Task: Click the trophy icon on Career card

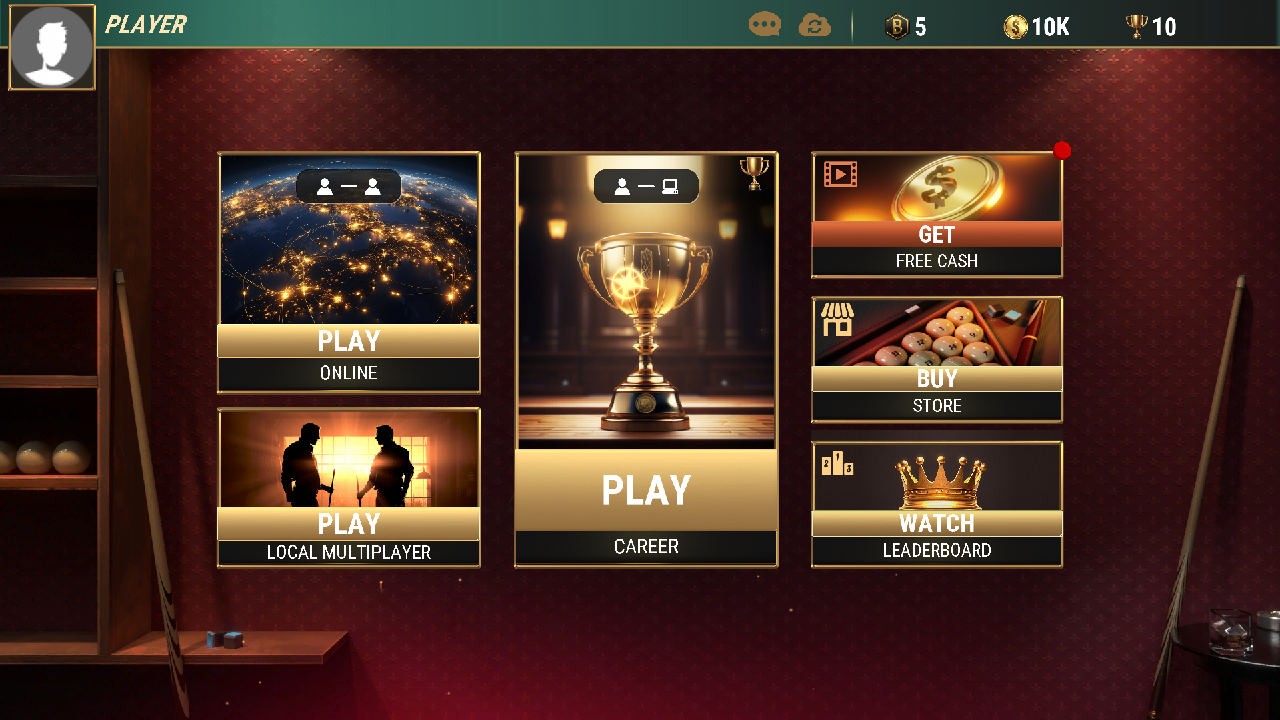Action: [755, 171]
